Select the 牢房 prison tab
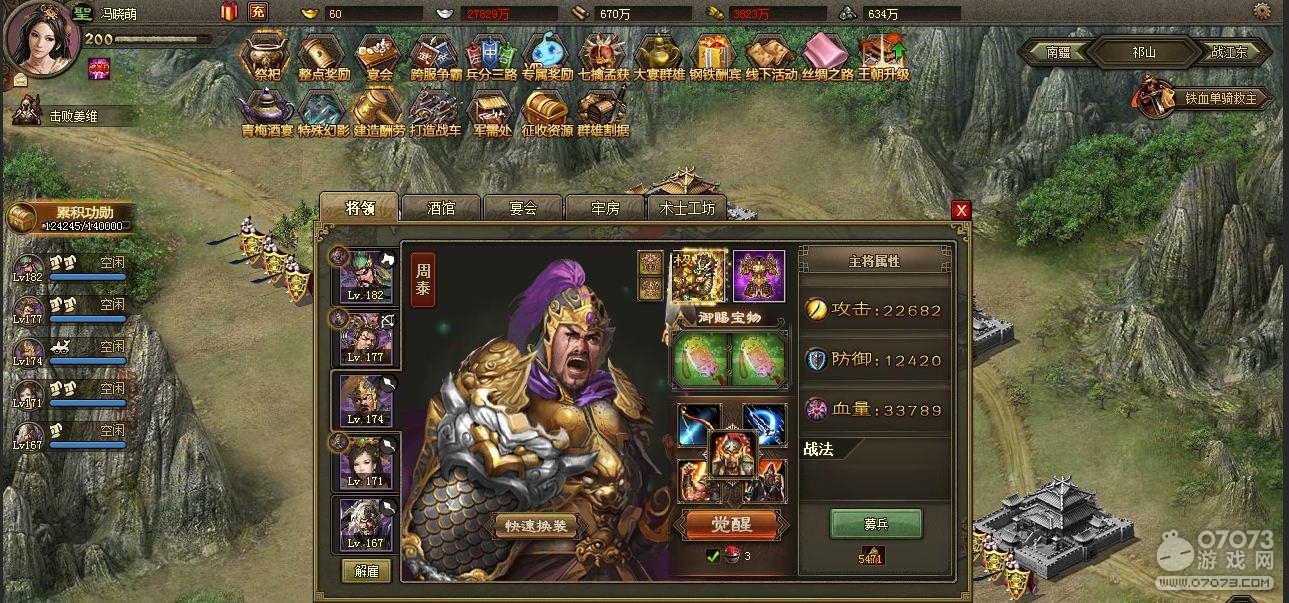The height and width of the screenshot is (603, 1289). point(605,208)
